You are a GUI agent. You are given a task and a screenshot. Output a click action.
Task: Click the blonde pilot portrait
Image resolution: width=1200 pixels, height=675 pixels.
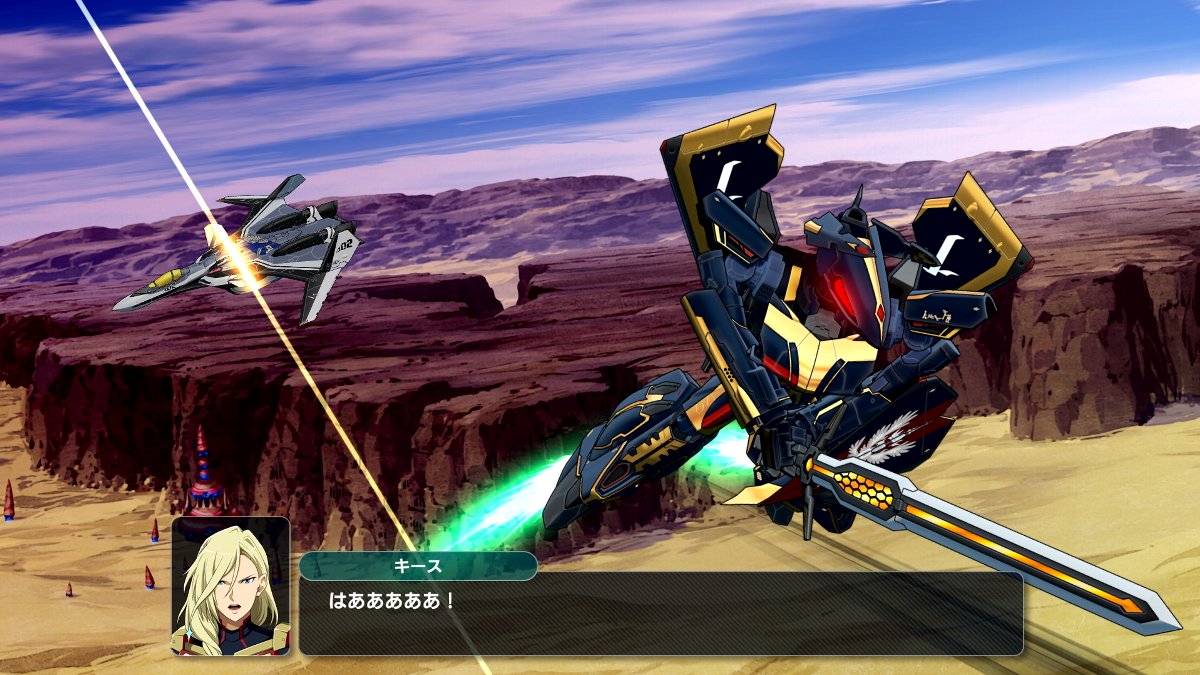point(231,586)
